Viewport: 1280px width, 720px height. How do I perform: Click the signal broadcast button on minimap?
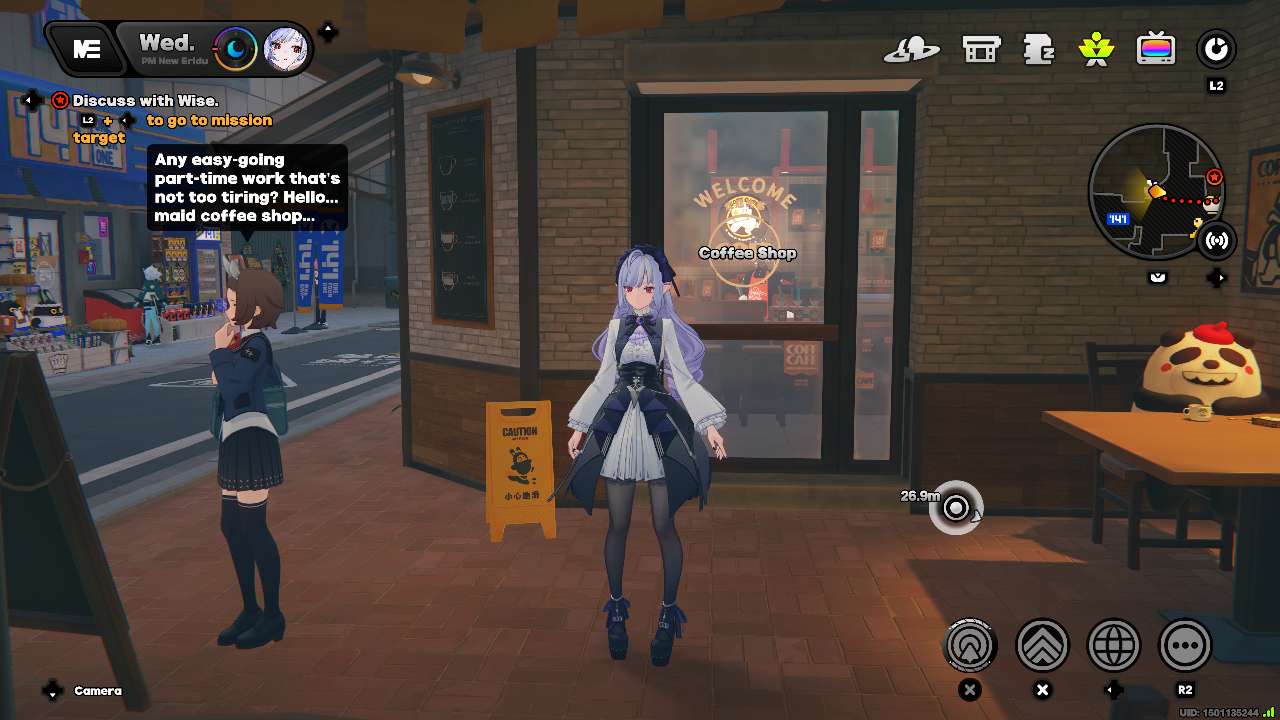(x=1217, y=240)
